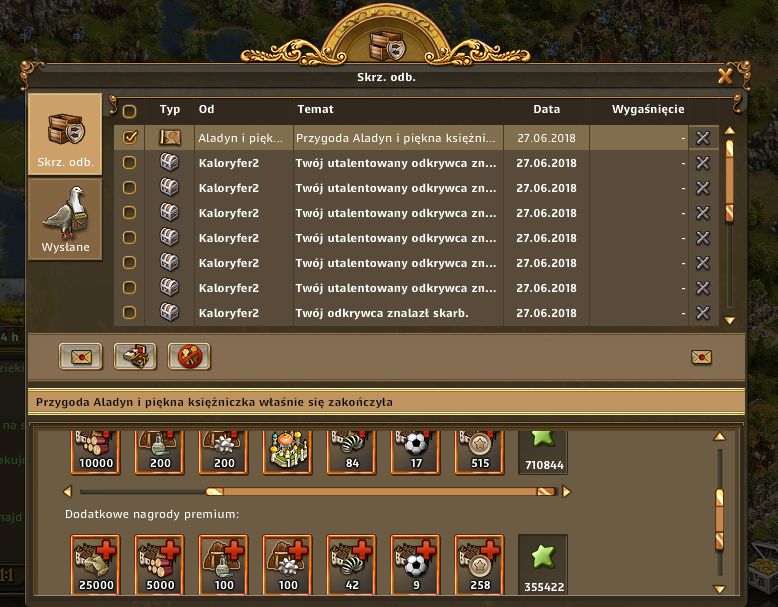Delete the Aladyn adventure mail with its X
The width and height of the screenshot is (778, 607).
703,137
